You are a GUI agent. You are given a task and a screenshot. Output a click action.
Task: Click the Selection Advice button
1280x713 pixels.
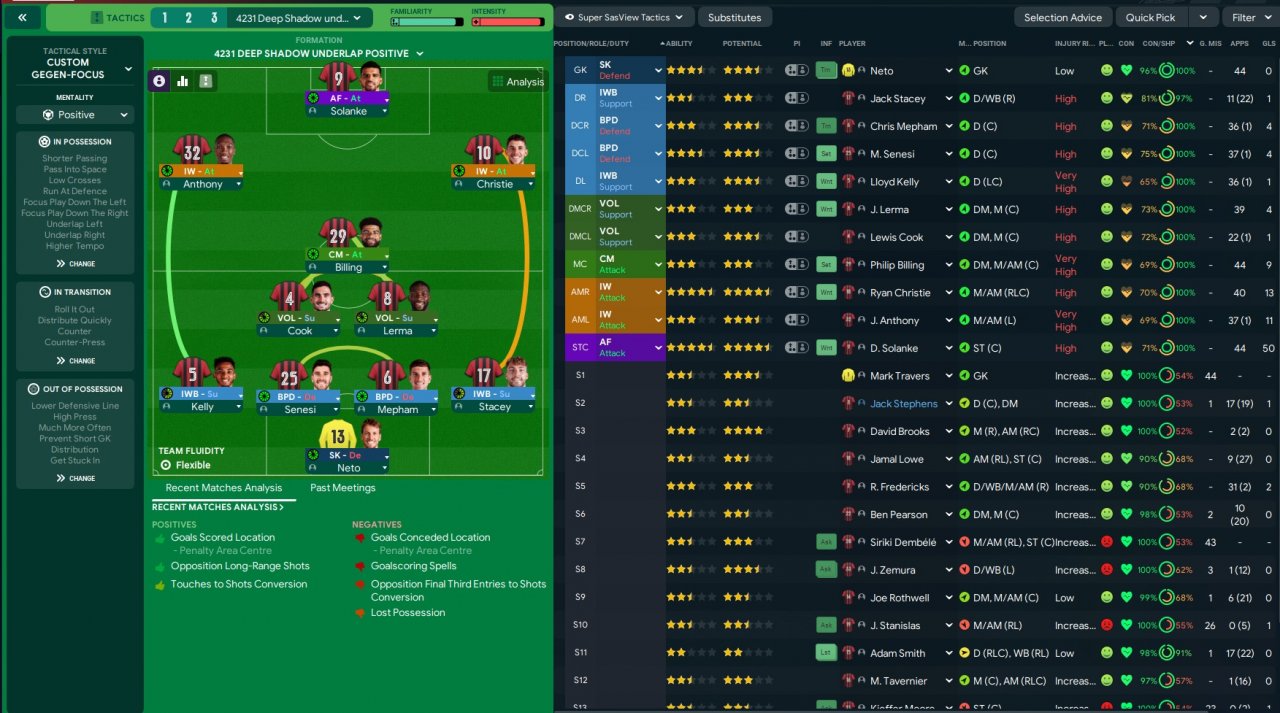[x=1062, y=17]
